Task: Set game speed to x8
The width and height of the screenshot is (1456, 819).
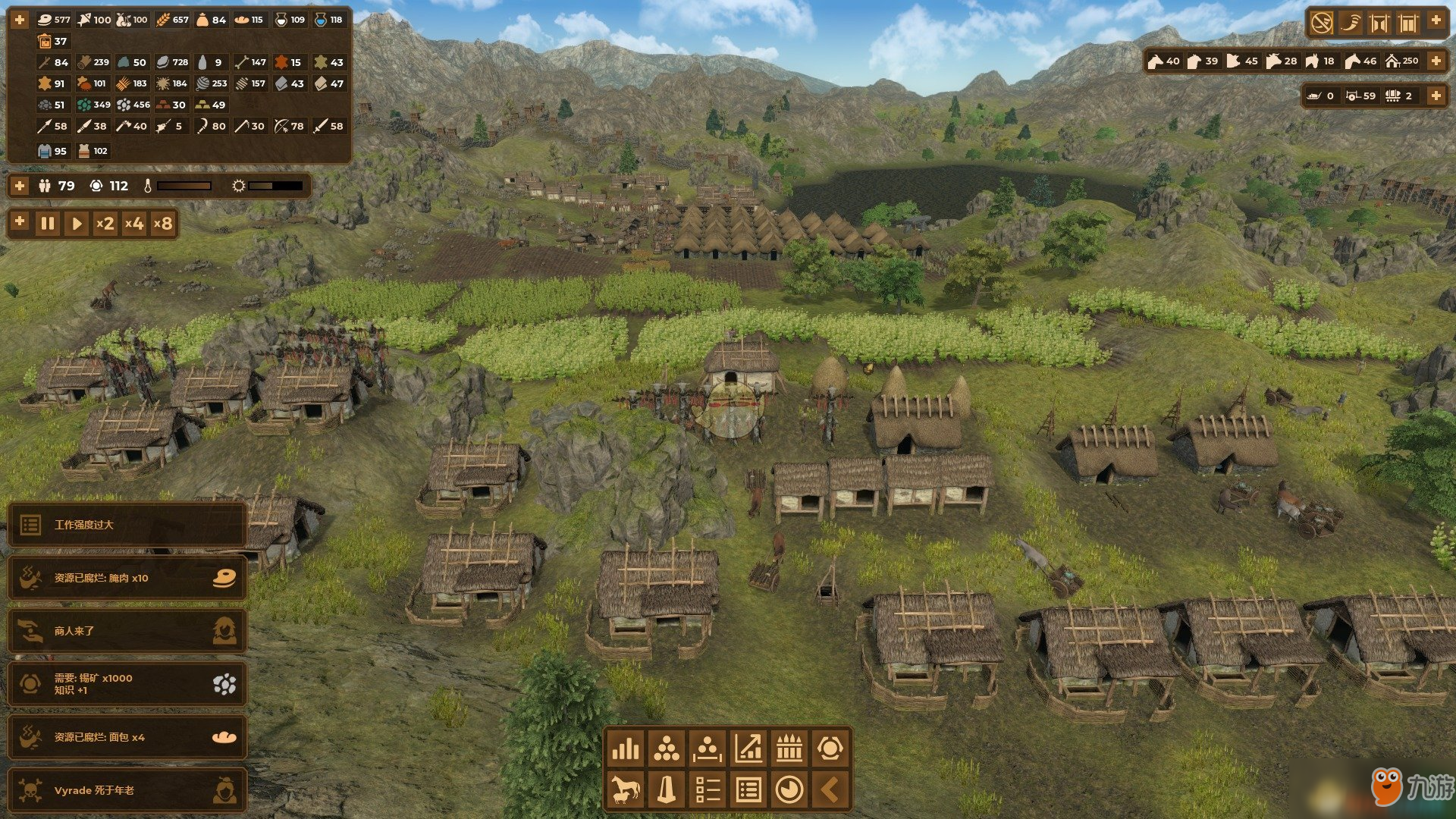Action: pyautogui.click(x=163, y=224)
